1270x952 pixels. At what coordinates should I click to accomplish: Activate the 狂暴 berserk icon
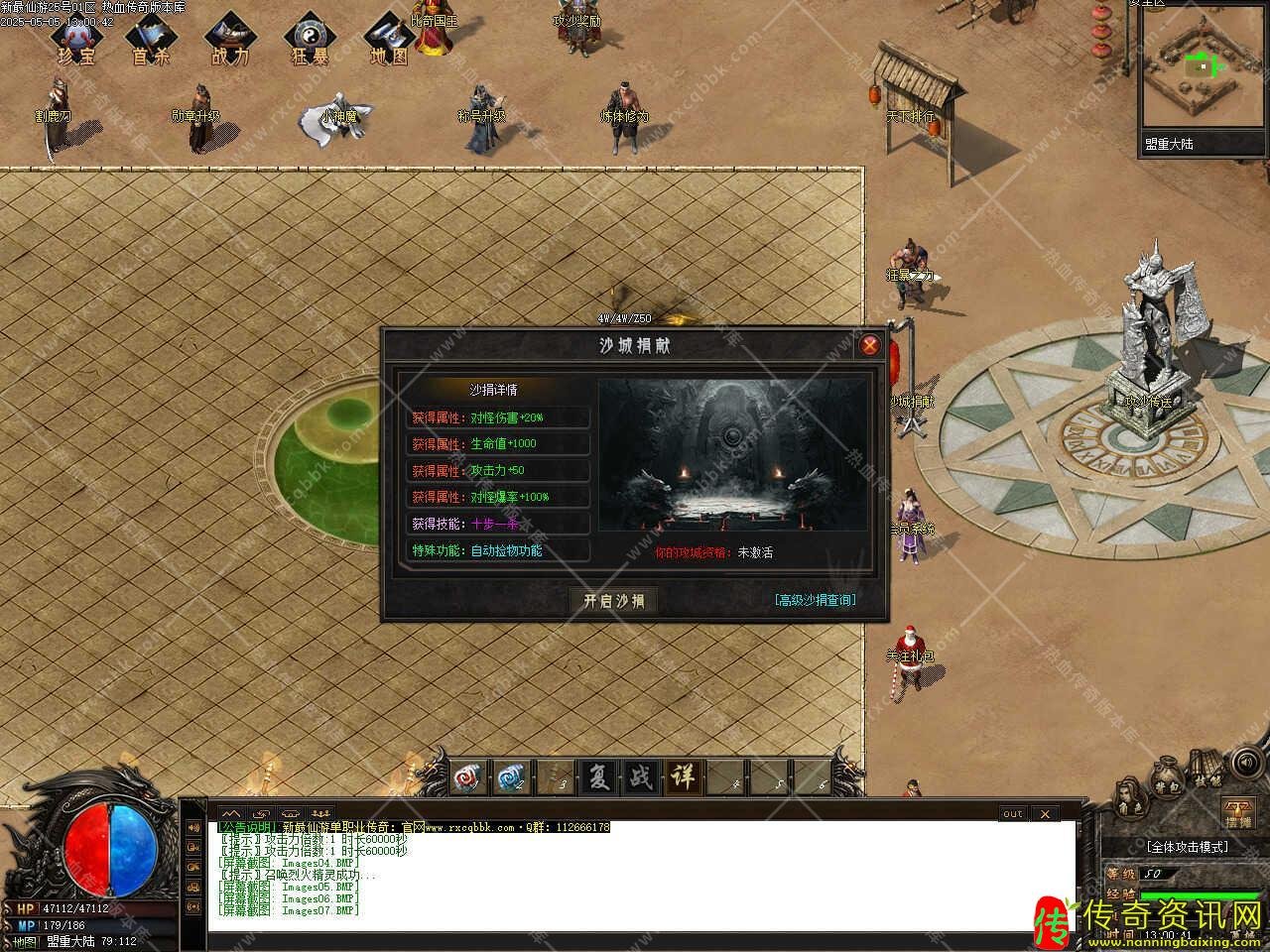pos(310,39)
